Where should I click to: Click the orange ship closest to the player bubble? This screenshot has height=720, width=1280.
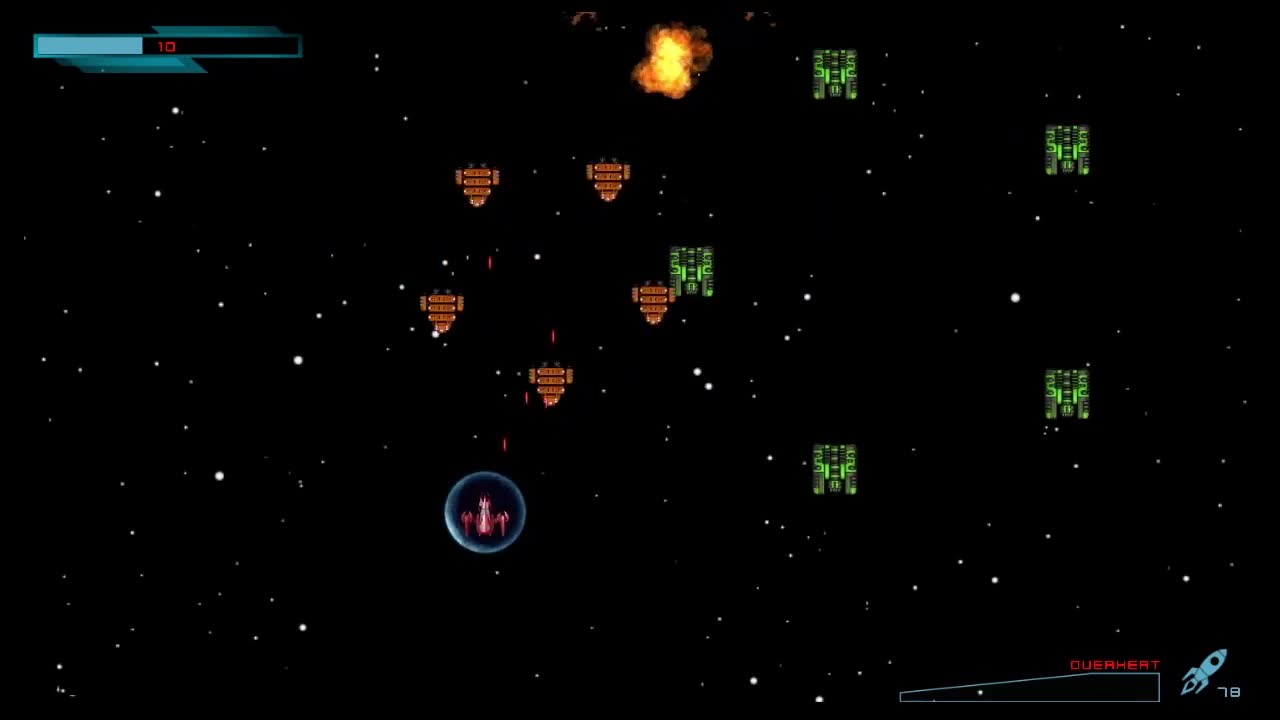tap(550, 380)
